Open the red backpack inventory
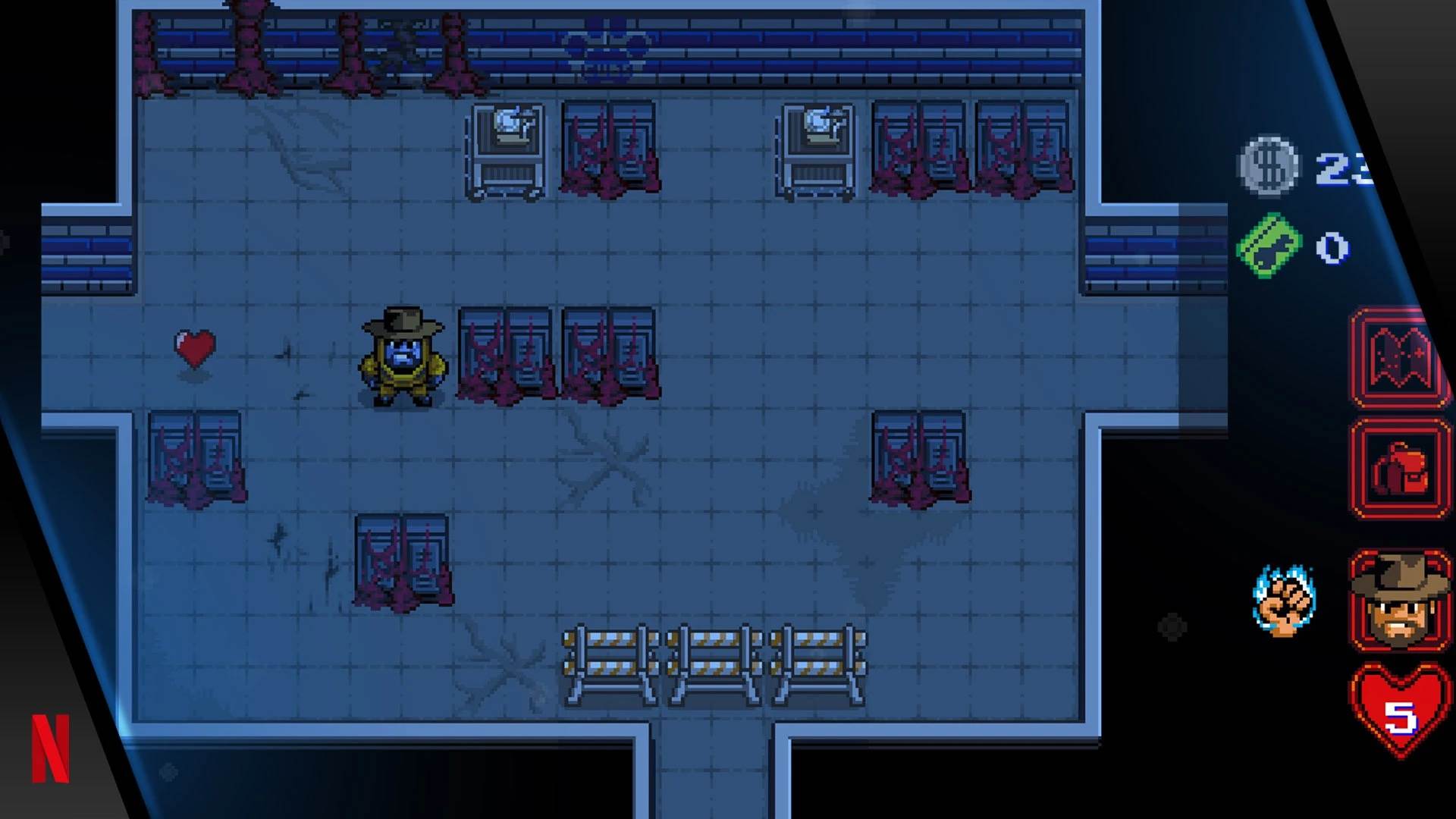The image size is (1456, 819). [x=1399, y=469]
